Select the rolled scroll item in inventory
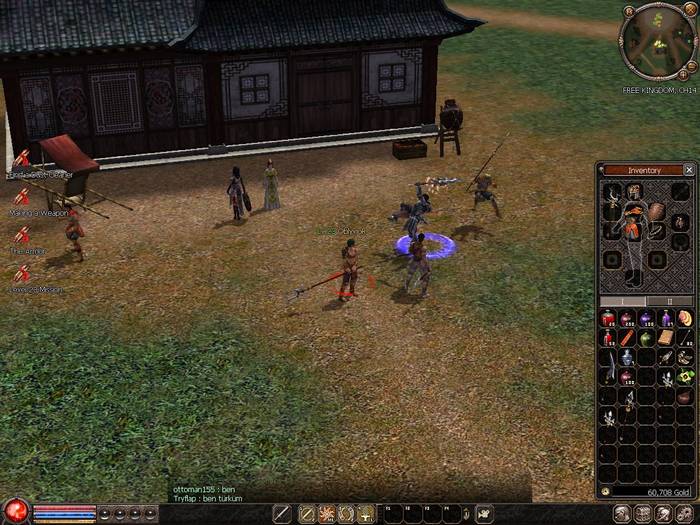This screenshot has width=700, height=525. (666, 338)
